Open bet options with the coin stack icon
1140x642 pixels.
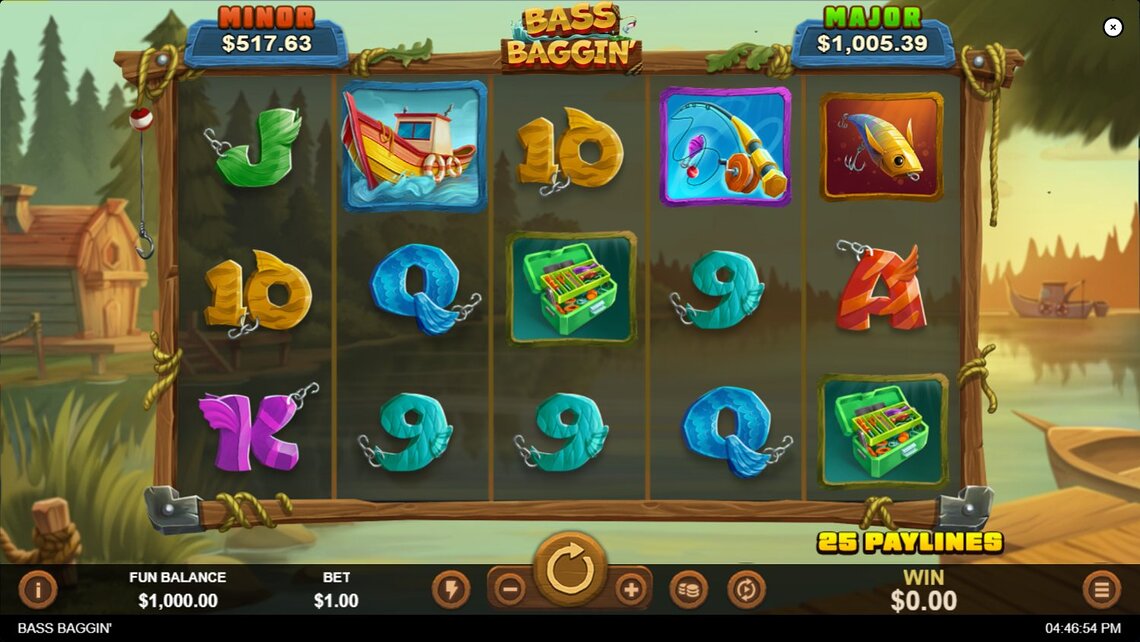[x=688, y=589]
